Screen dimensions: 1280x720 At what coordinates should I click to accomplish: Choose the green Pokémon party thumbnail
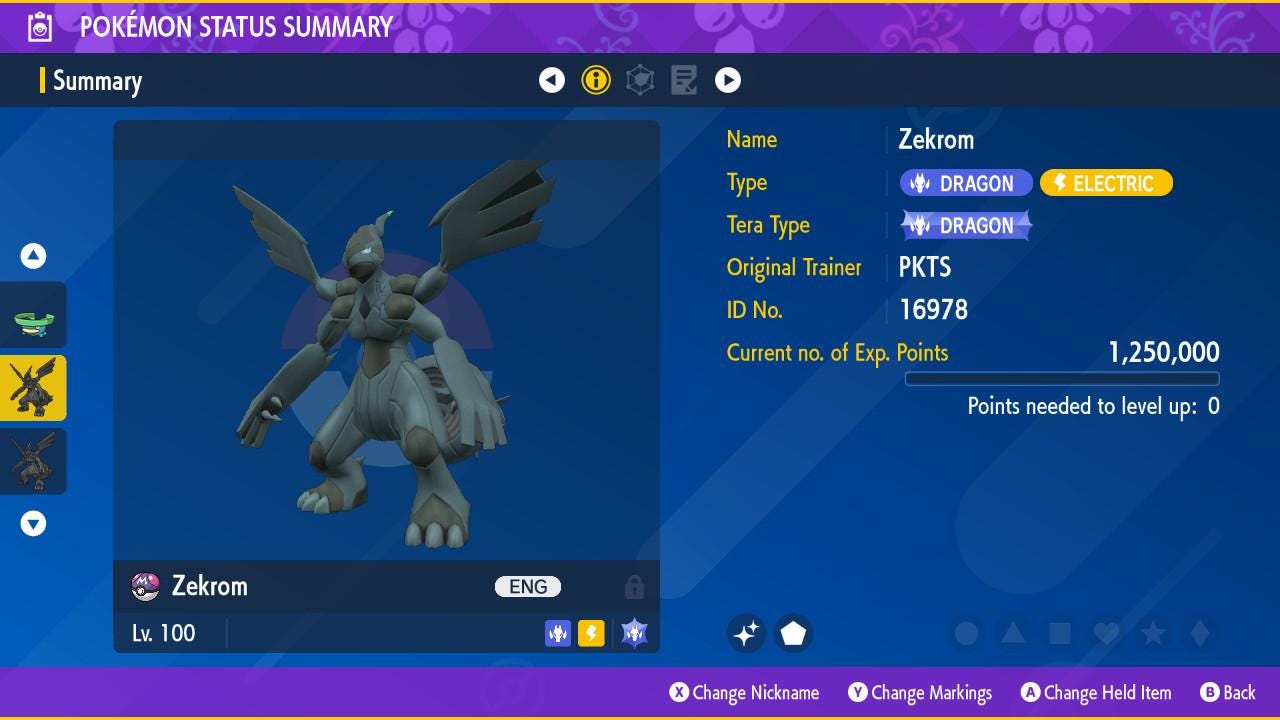click(34, 316)
